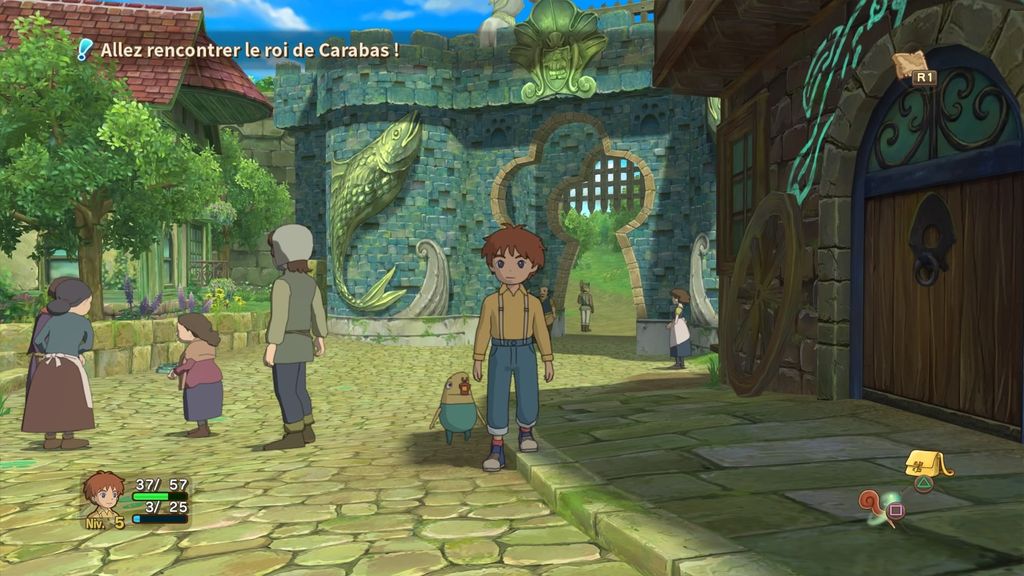The width and height of the screenshot is (1024, 576).
Task: Open the parchment map icon
Action: [910, 64]
